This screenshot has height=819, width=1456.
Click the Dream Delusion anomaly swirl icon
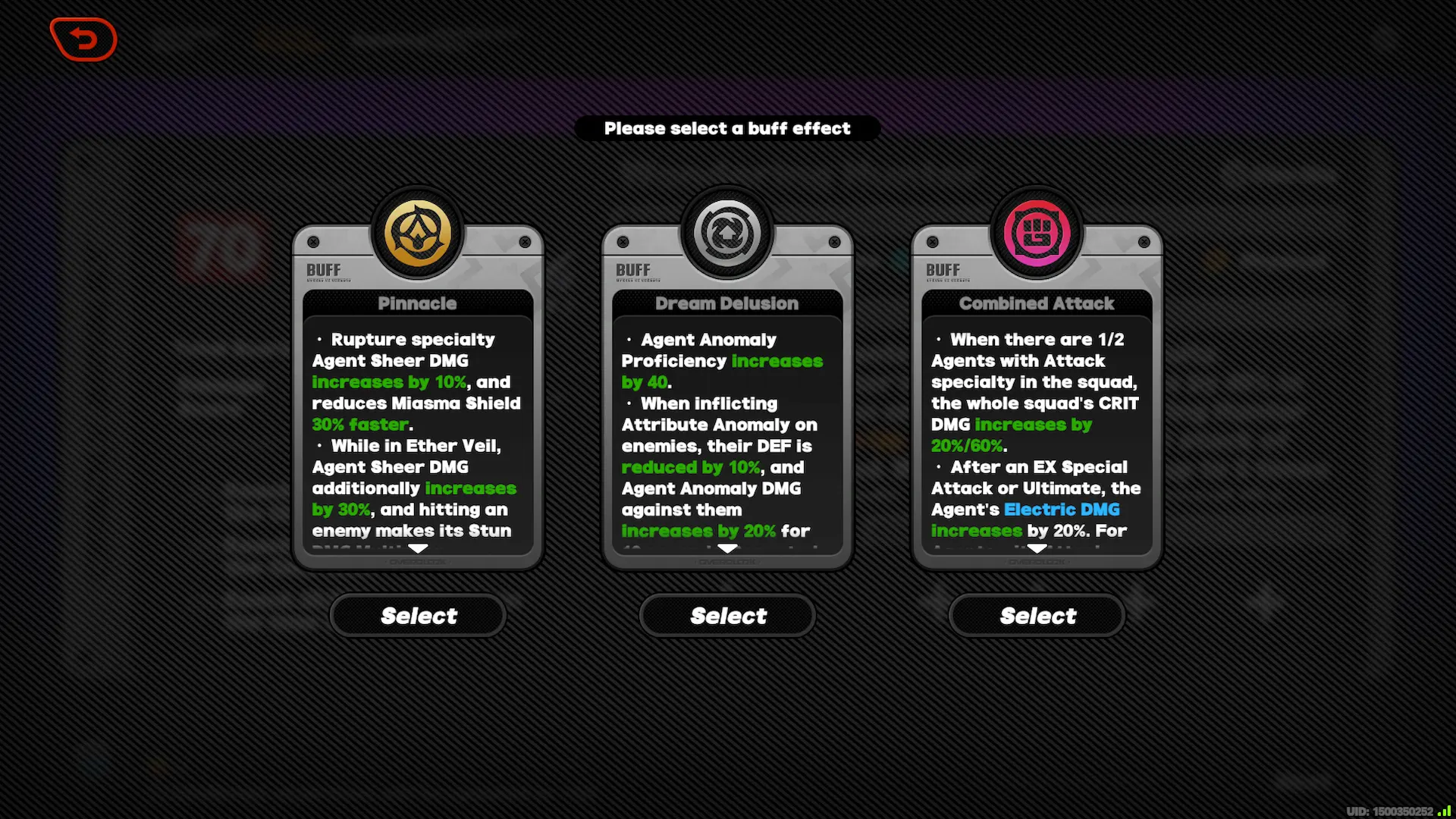(x=726, y=230)
